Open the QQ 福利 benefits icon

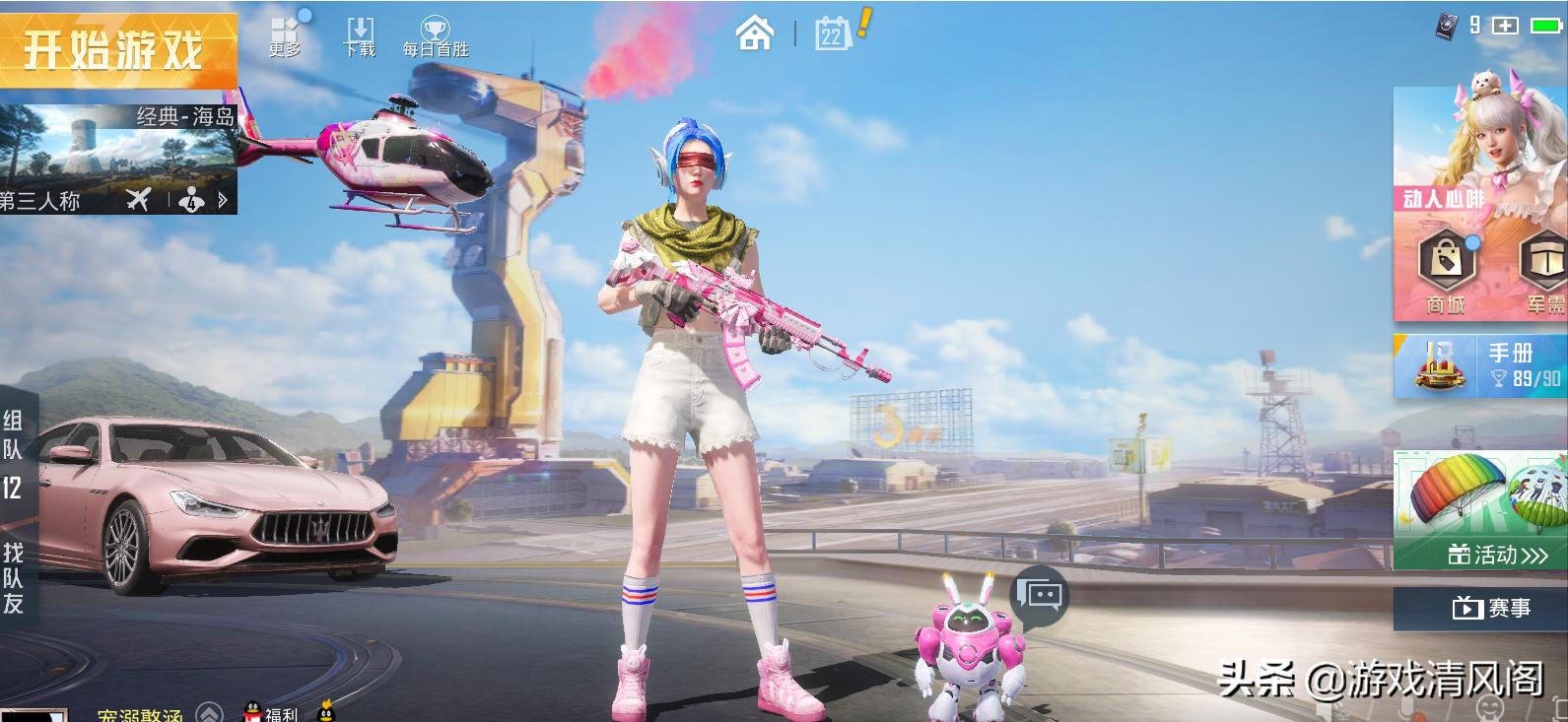point(270,712)
